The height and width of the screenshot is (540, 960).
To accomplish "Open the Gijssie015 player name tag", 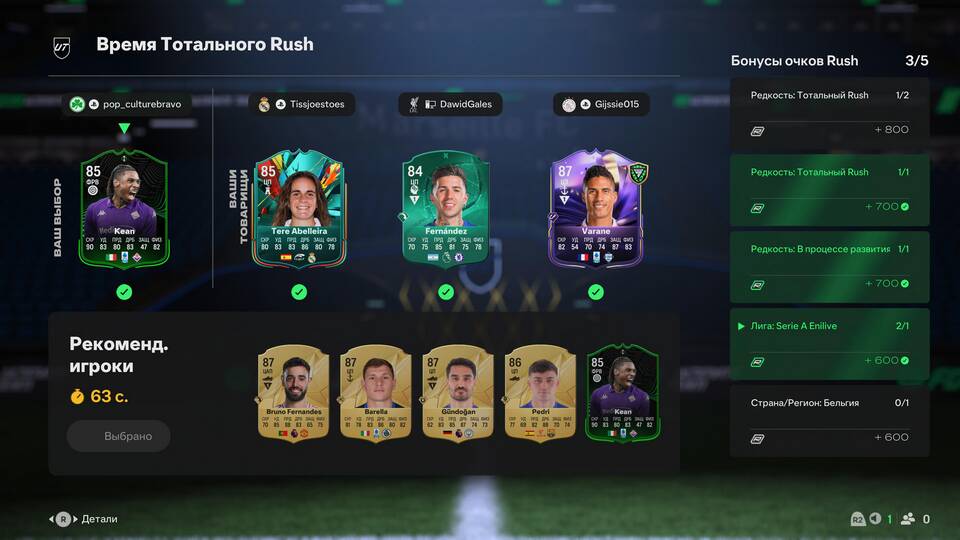I will (601, 104).
